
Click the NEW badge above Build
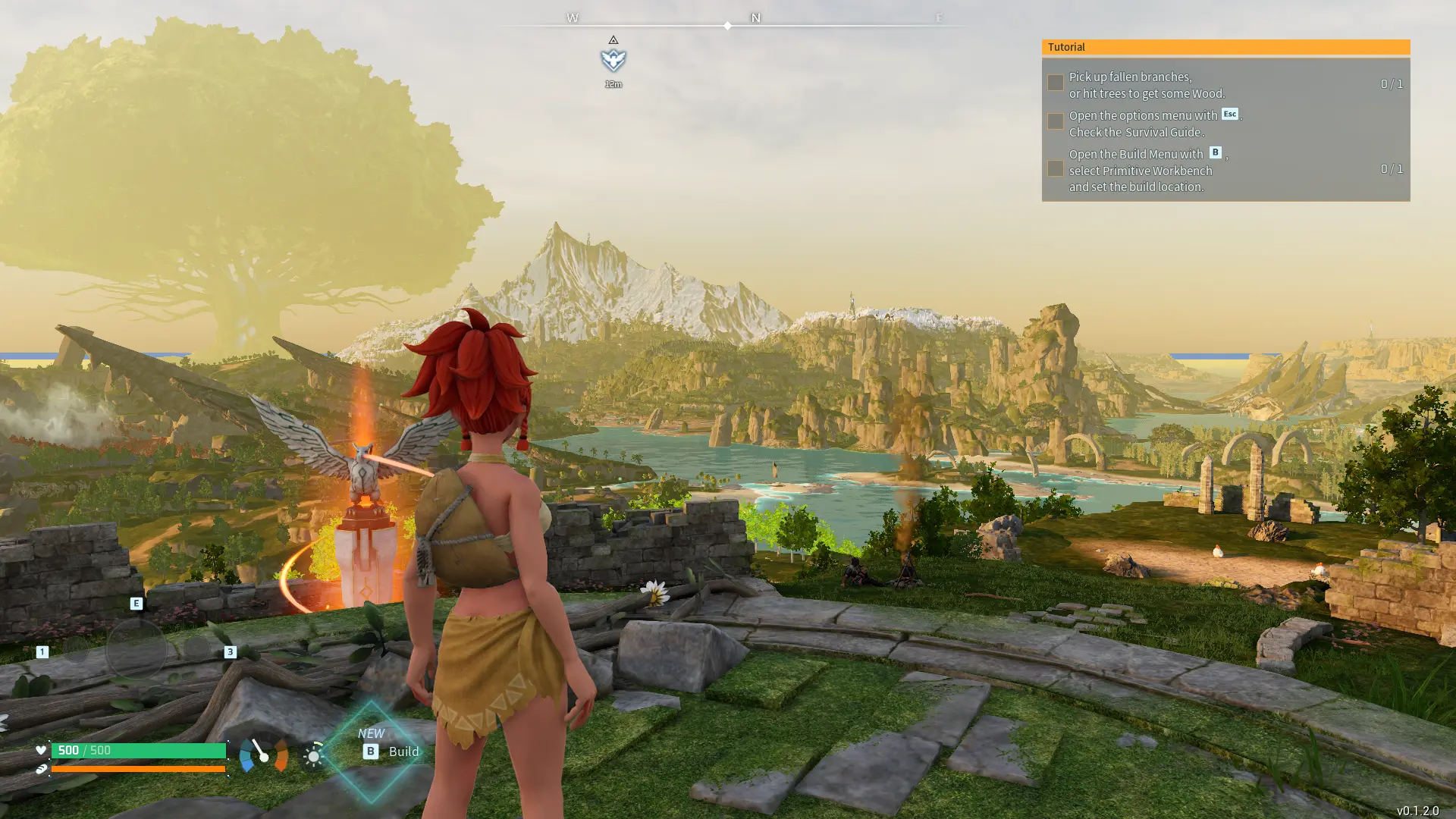[x=371, y=733]
